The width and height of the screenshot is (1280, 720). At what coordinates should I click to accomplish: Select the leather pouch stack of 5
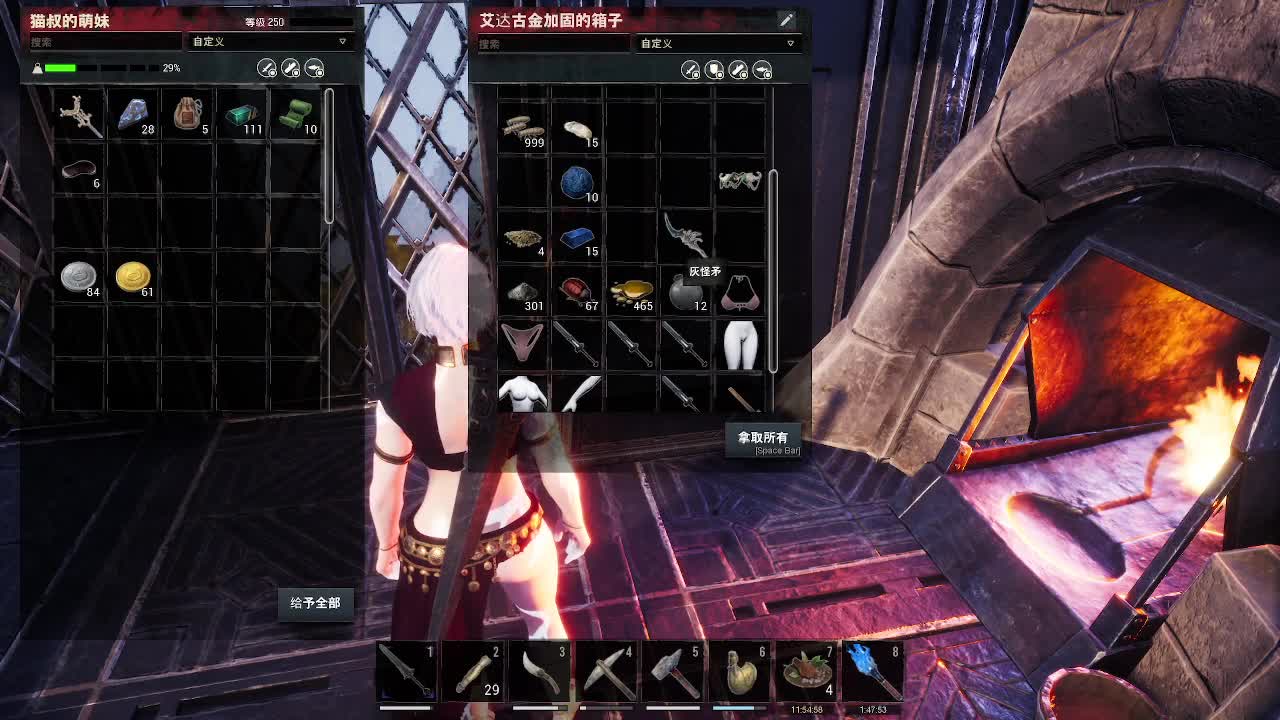[x=187, y=115]
